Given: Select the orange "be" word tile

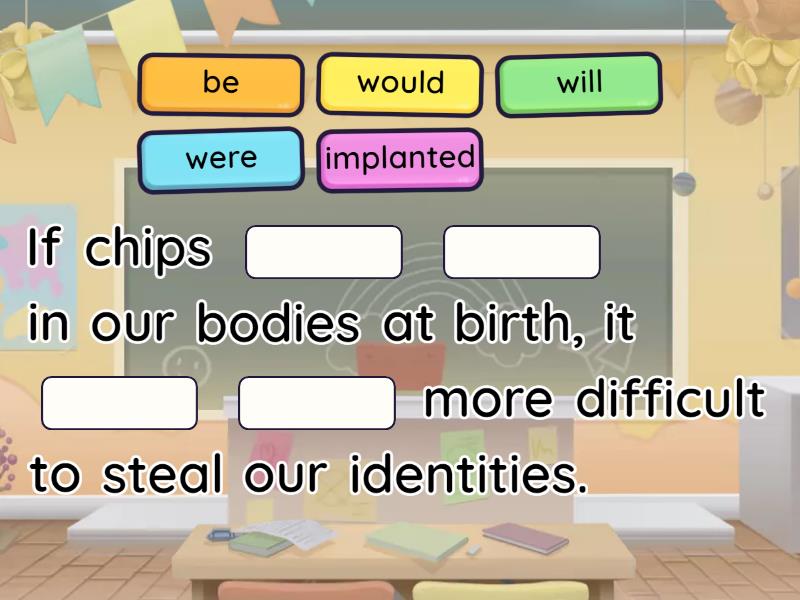Looking at the screenshot, I should pyautogui.click(x=221, y=84).
